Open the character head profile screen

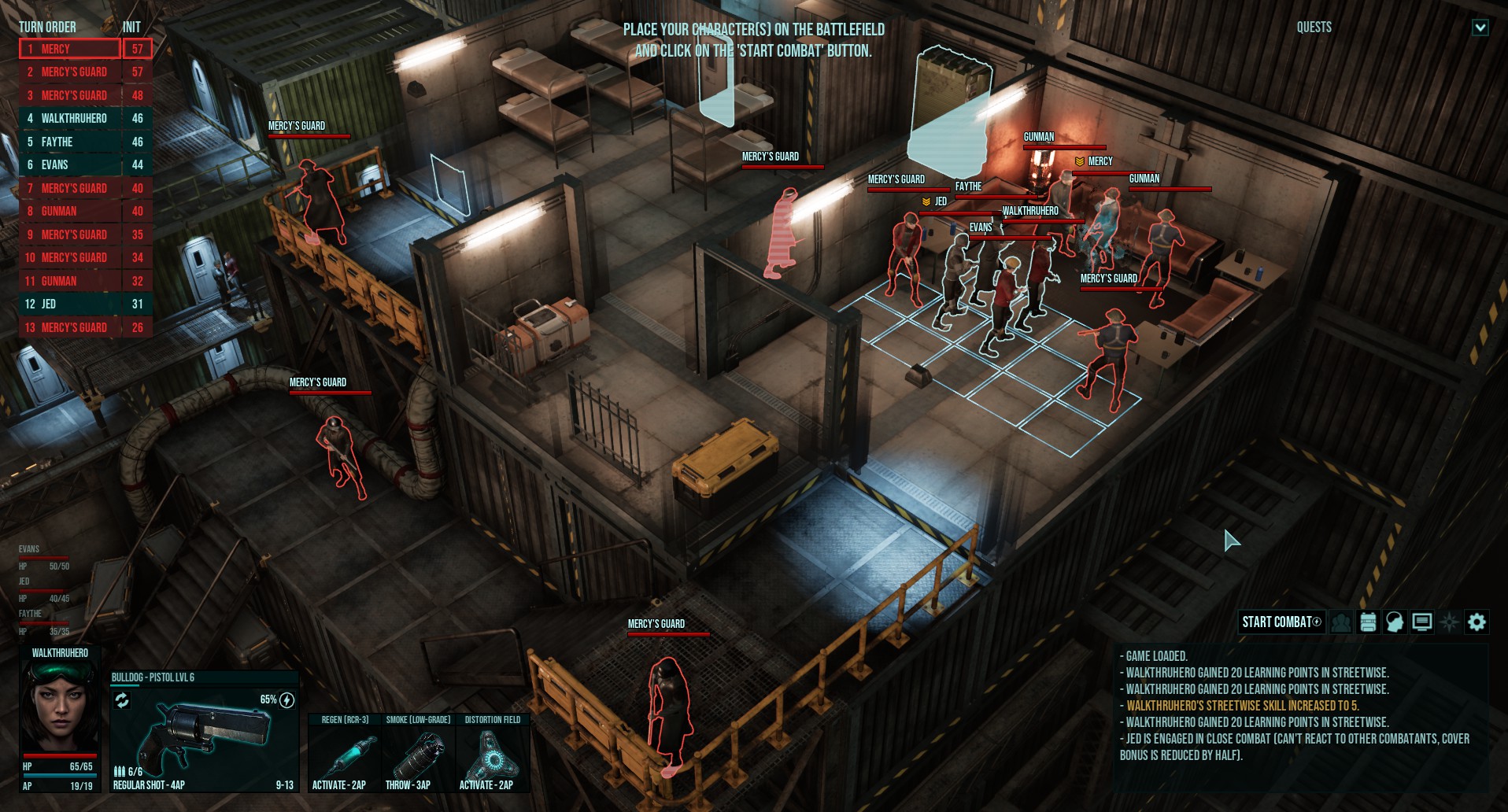click(x=1395, y=622)
